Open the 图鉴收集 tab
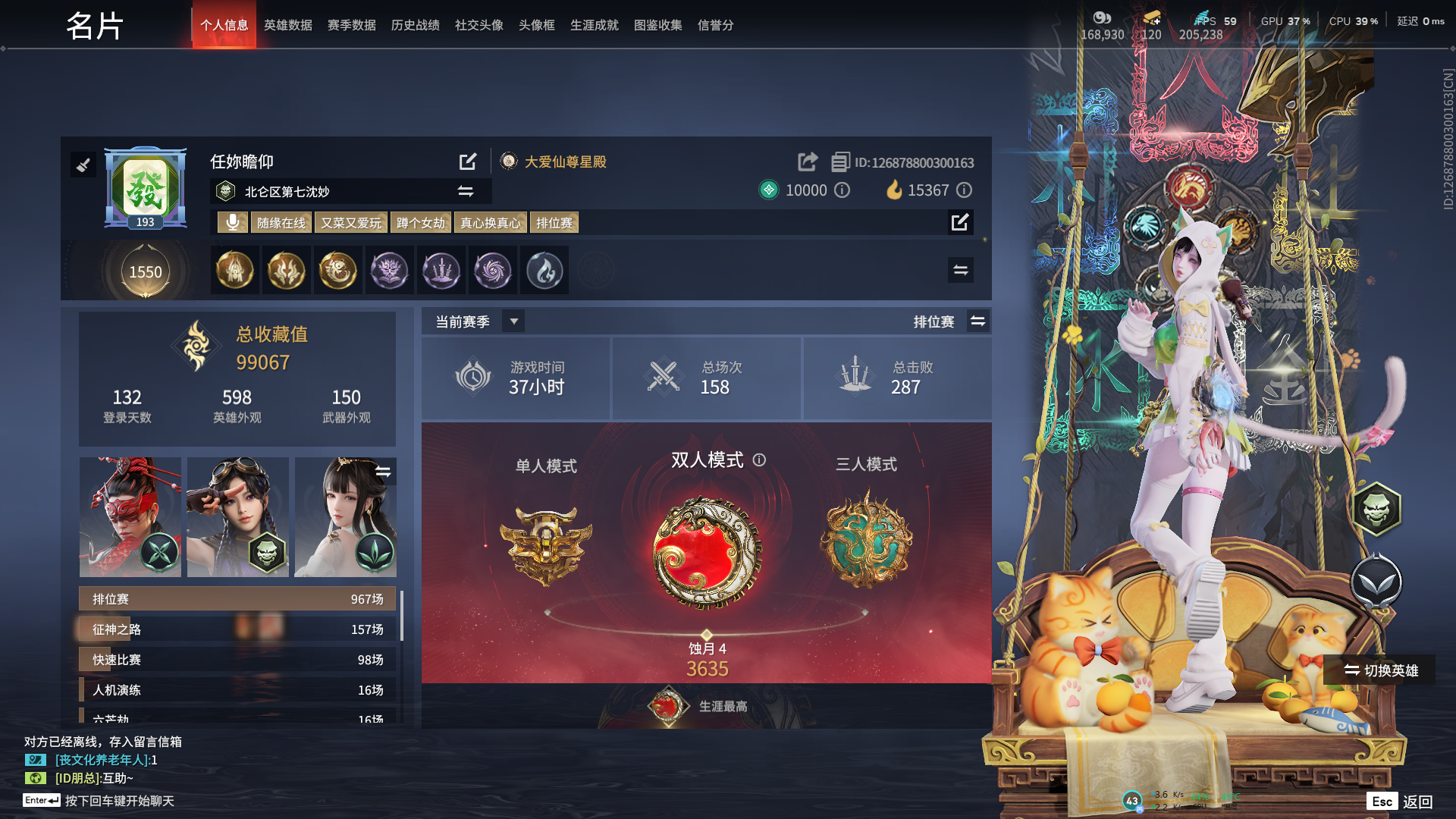 point(657,25)
